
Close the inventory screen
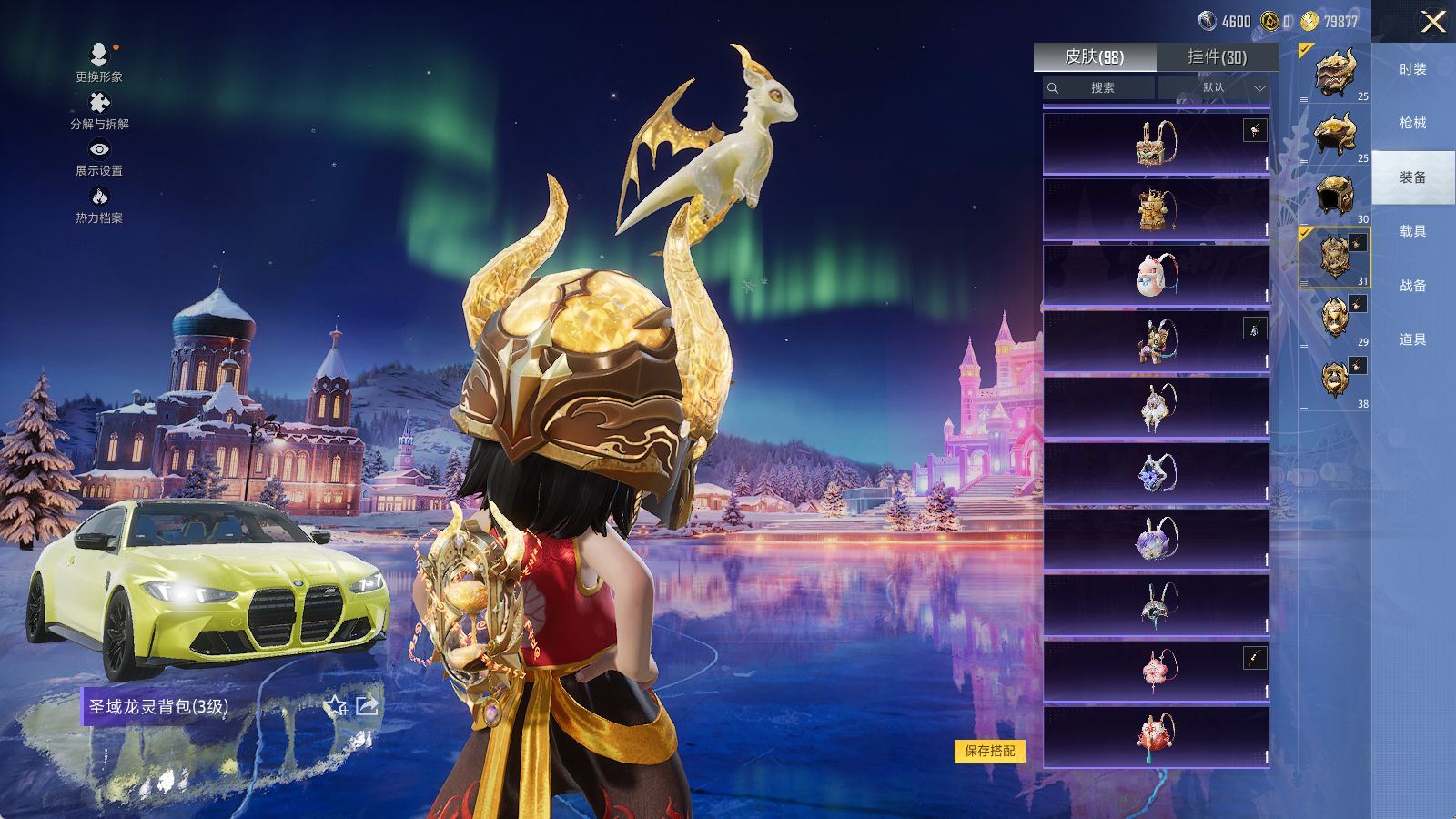pyautogui.click(x=1432, y=22)
